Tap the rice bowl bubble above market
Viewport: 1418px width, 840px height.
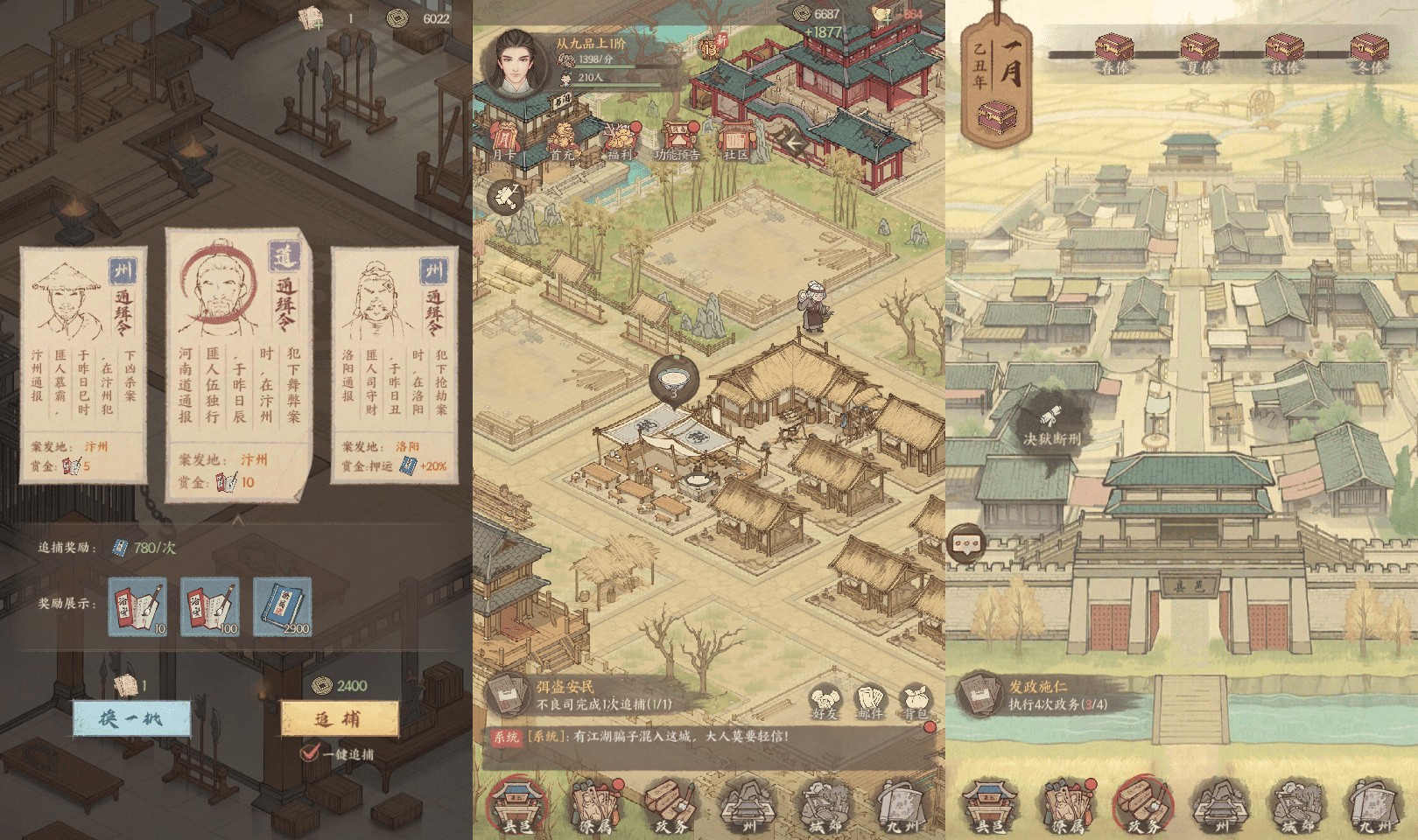673,381
